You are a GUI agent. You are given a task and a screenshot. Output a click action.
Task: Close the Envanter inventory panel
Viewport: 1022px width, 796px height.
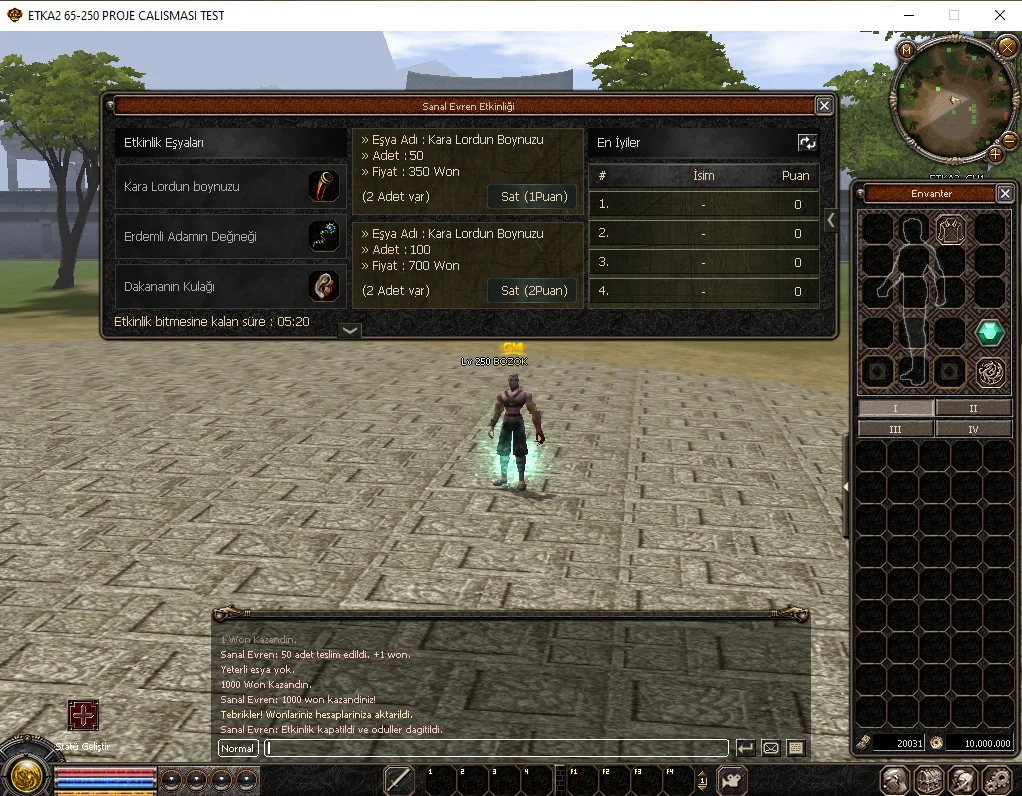click(1005, 193)
